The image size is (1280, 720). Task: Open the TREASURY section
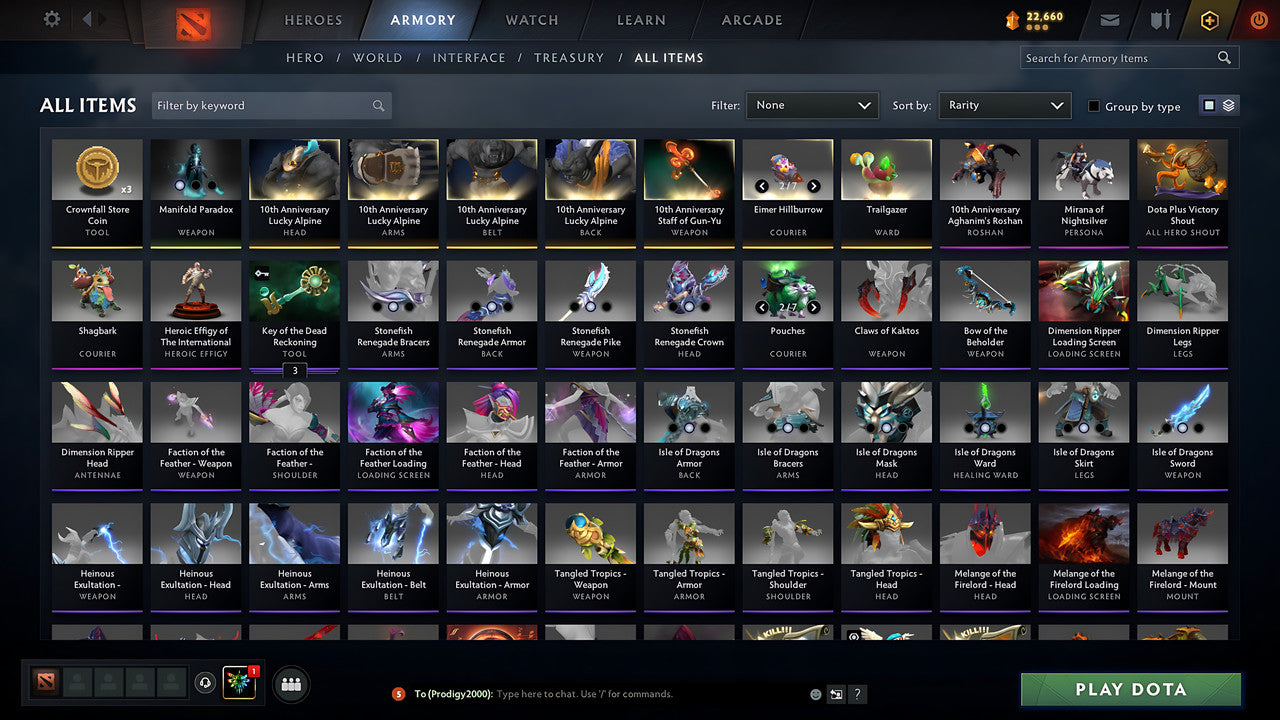click(x=569, y=58)
